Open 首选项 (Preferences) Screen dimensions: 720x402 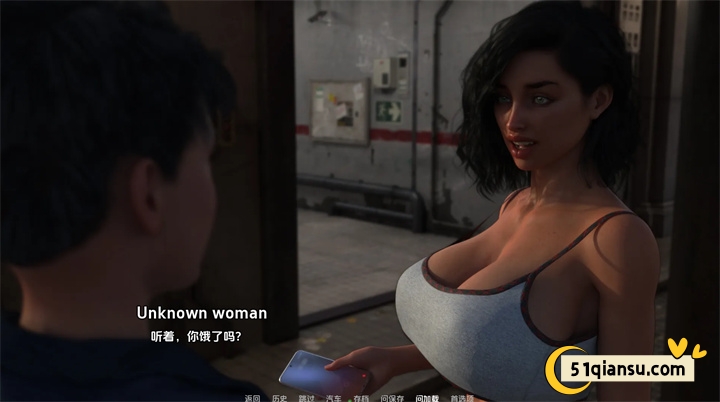click(x=462, y=397)
